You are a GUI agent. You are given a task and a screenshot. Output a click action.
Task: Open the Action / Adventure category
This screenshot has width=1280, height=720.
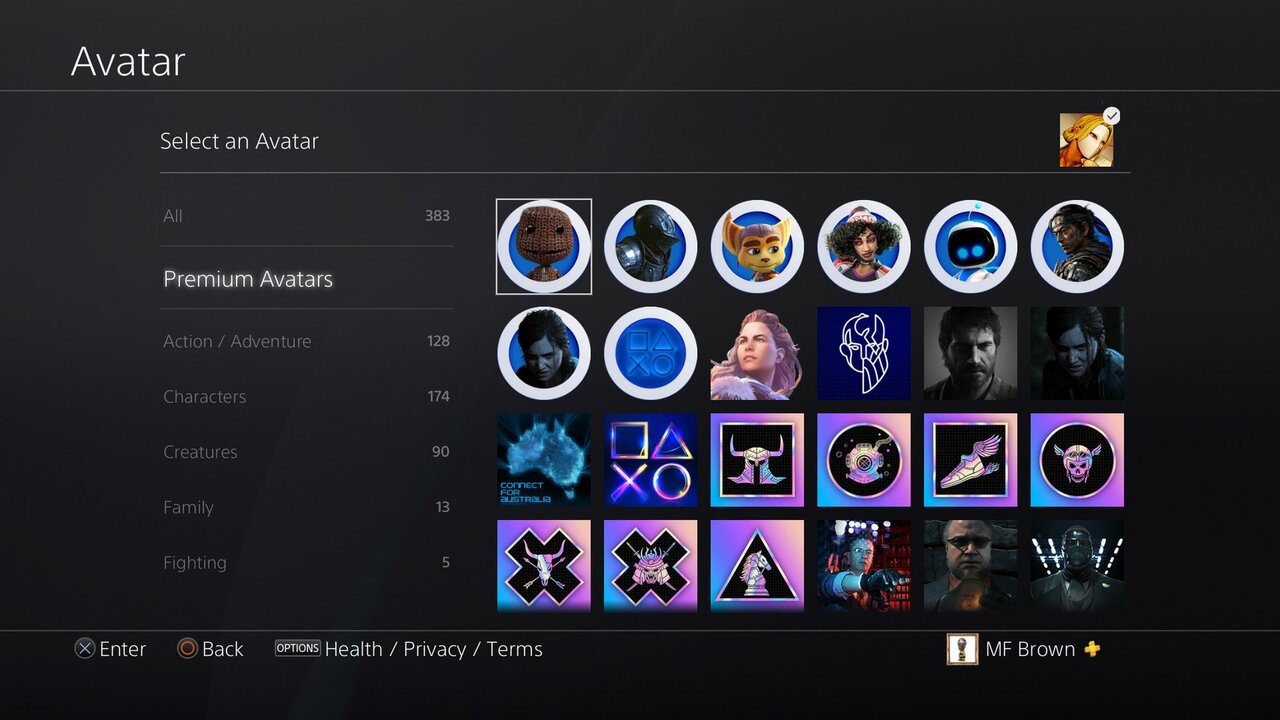point(305,340)
